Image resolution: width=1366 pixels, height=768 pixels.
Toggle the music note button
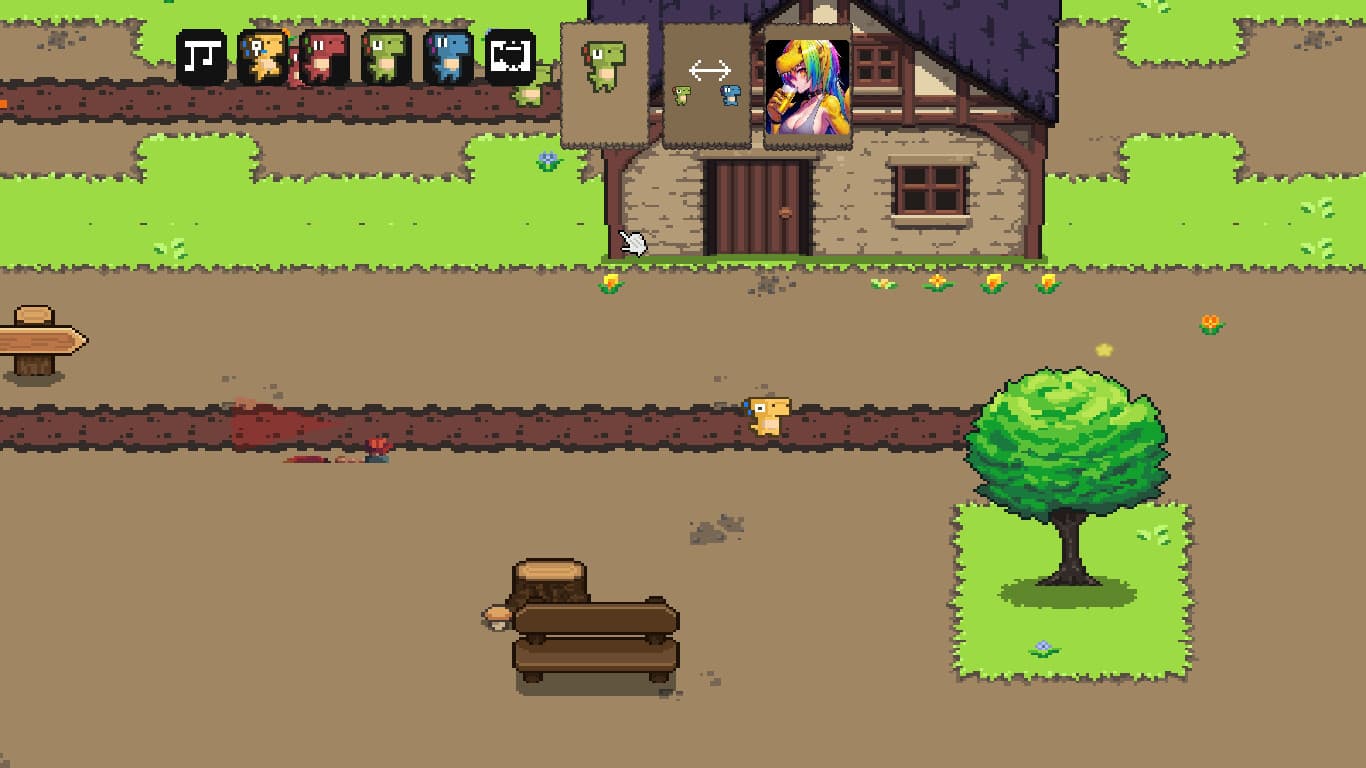click(201, 57)
